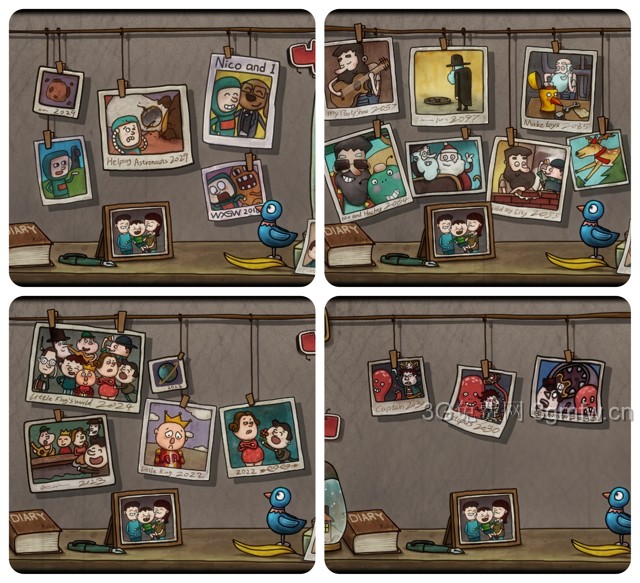640x583 pixels.
Task: Open the thumbs-up astronaut photo
Action: (61, 168)
